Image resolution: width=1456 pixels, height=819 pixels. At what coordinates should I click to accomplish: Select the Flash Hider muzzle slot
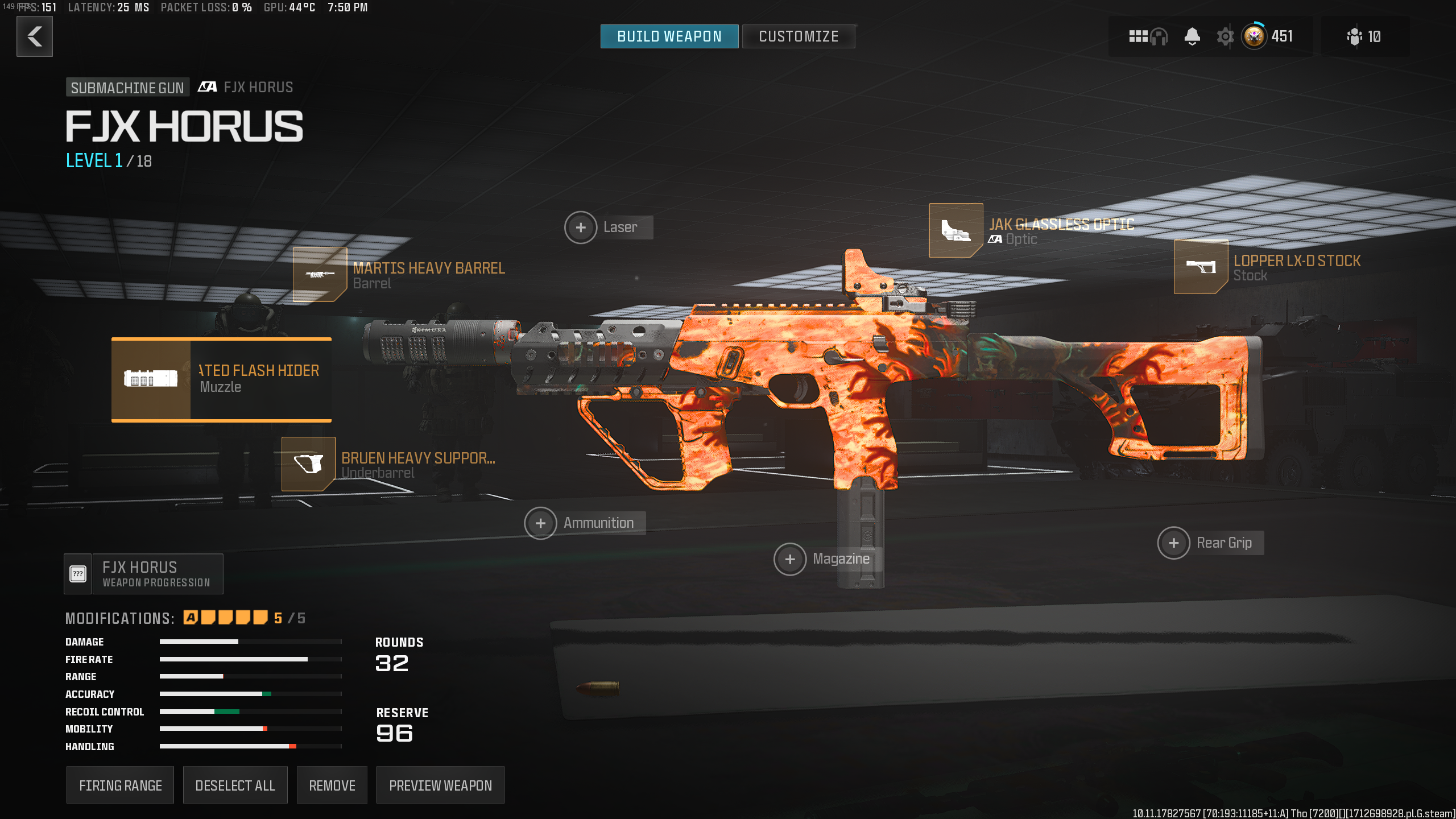tap(221, 380)
